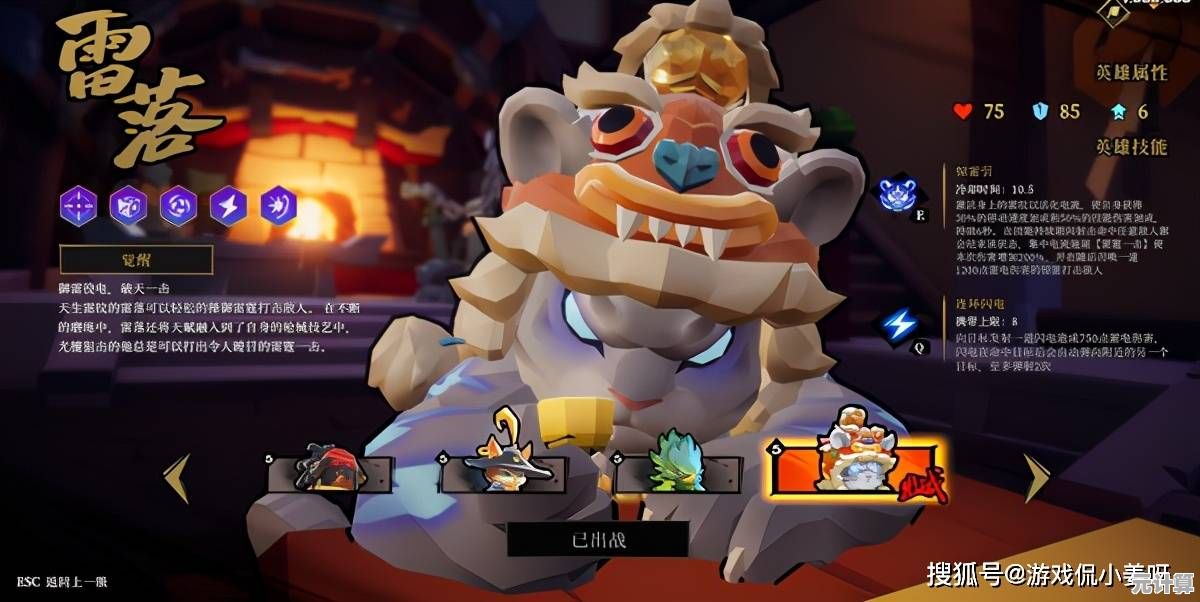The width and height of the screenshot is (1200, 602).
Task: Select the purple cube trait icon
Action: point(128,206)
